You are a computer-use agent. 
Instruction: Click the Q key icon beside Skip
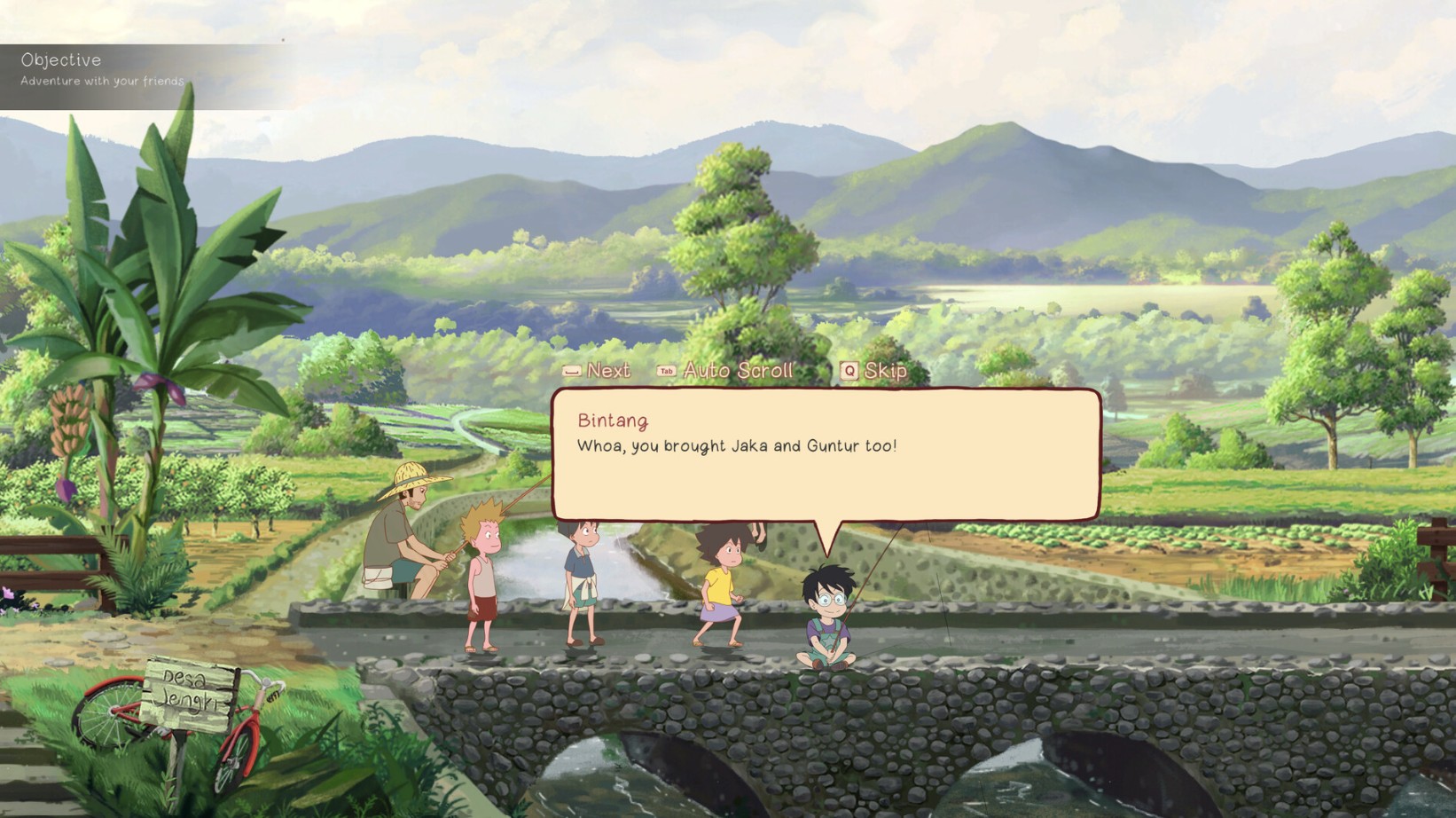[849, 373]
